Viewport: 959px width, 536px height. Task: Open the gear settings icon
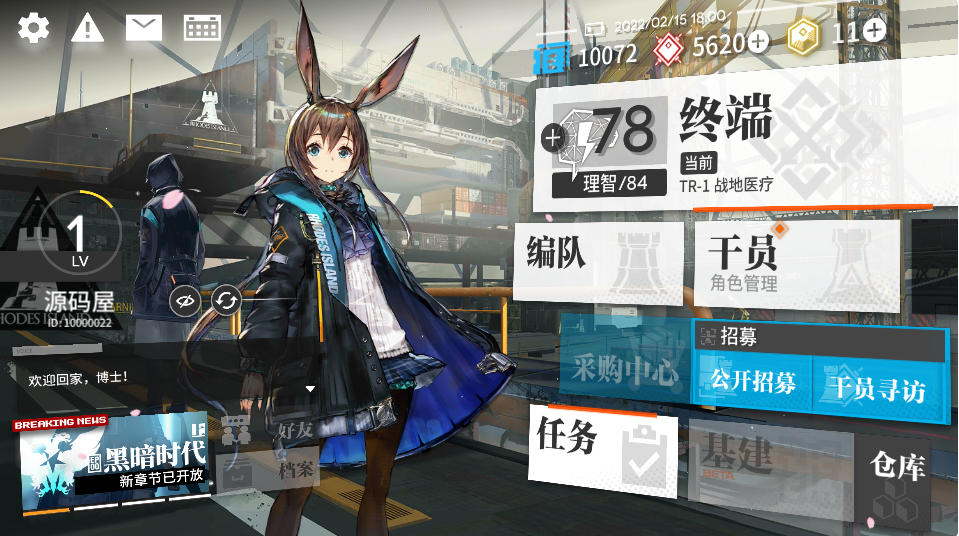pyautogui.click(x=33, y=27)
